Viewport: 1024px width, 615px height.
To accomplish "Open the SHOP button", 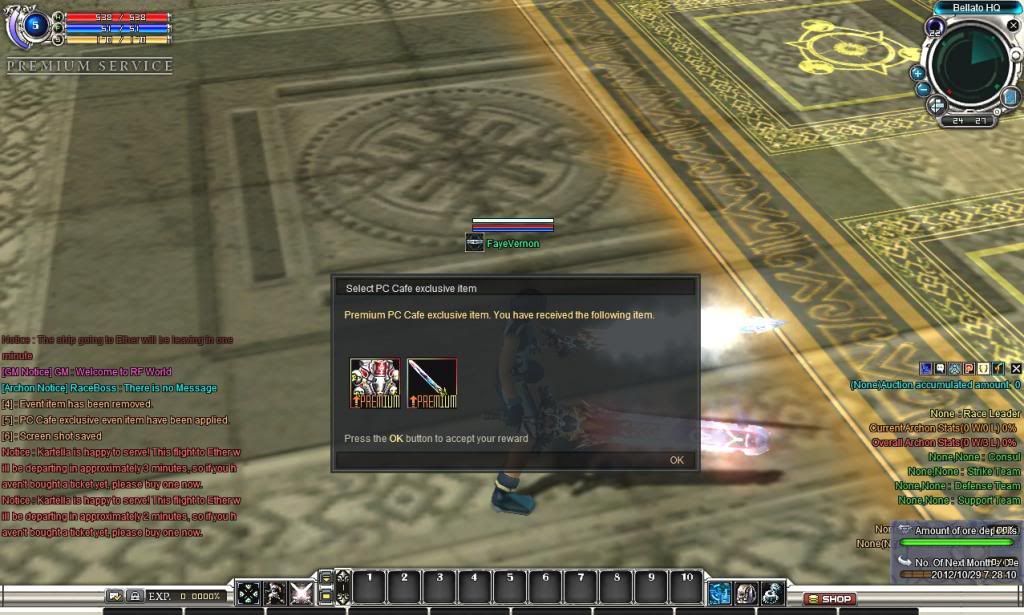I will [830, 599].
